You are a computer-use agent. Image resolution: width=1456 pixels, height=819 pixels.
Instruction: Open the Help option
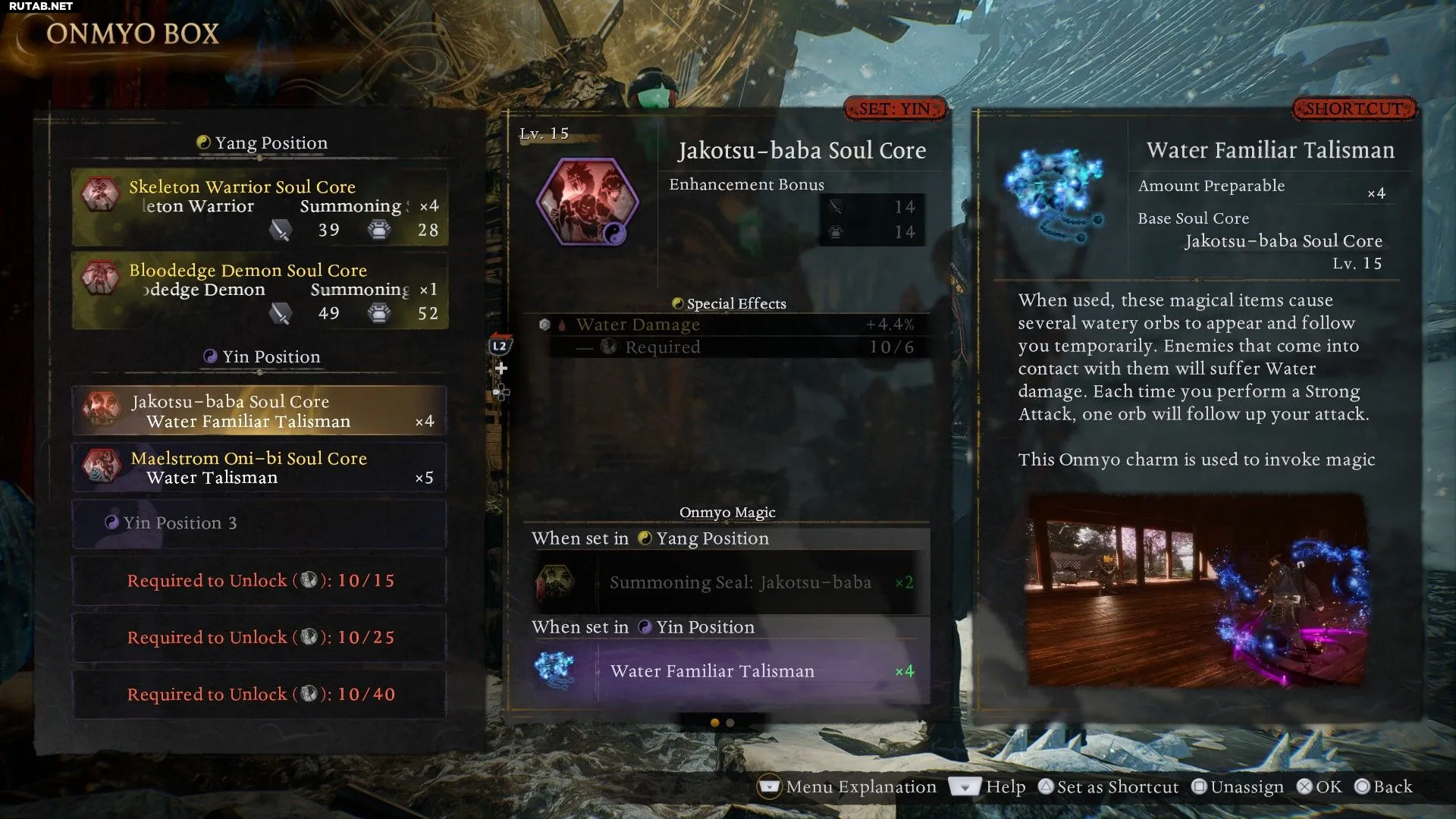[987, 787]
